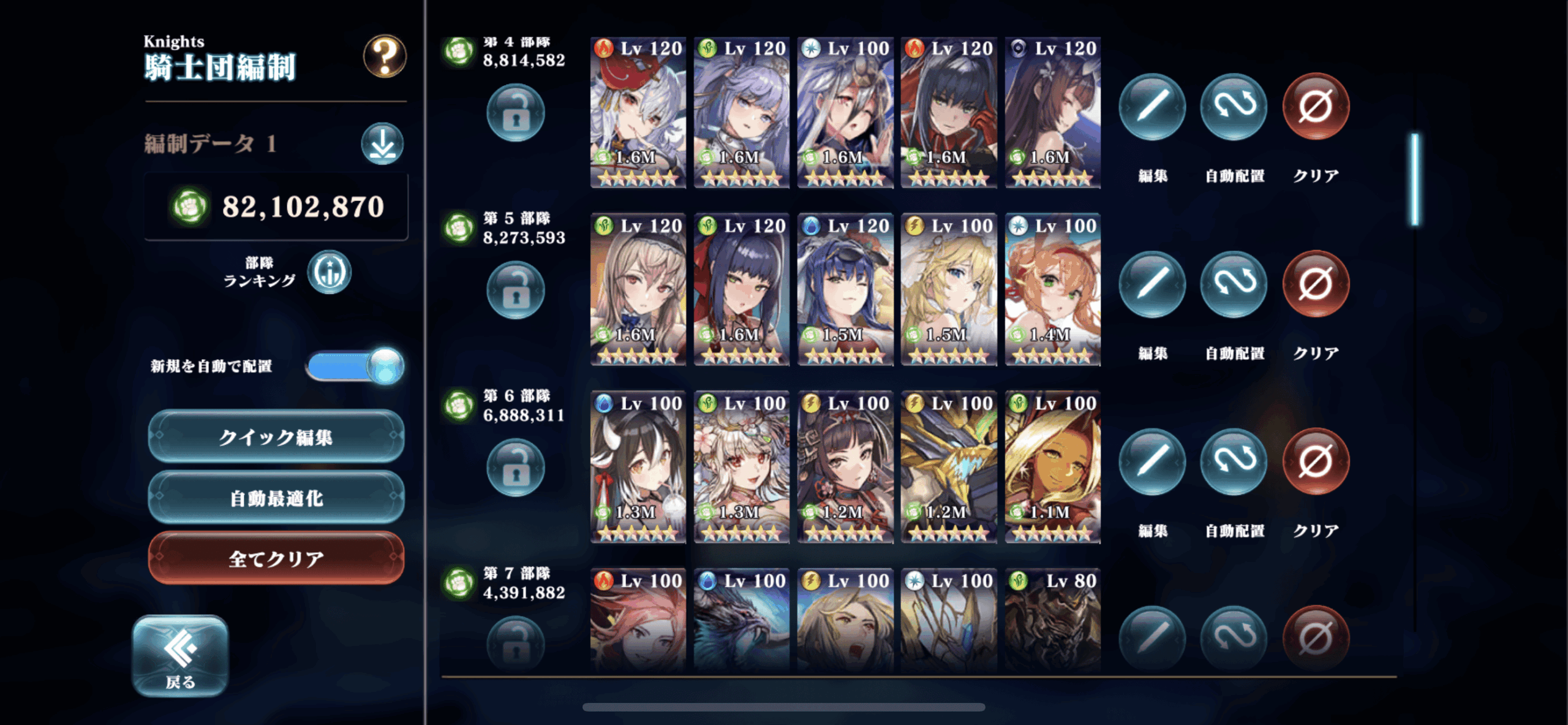Pick the horned black-haired card in squad 6
Image resolution: width=1568 pixels, height=725 pixels.
[x=638, y=467]
